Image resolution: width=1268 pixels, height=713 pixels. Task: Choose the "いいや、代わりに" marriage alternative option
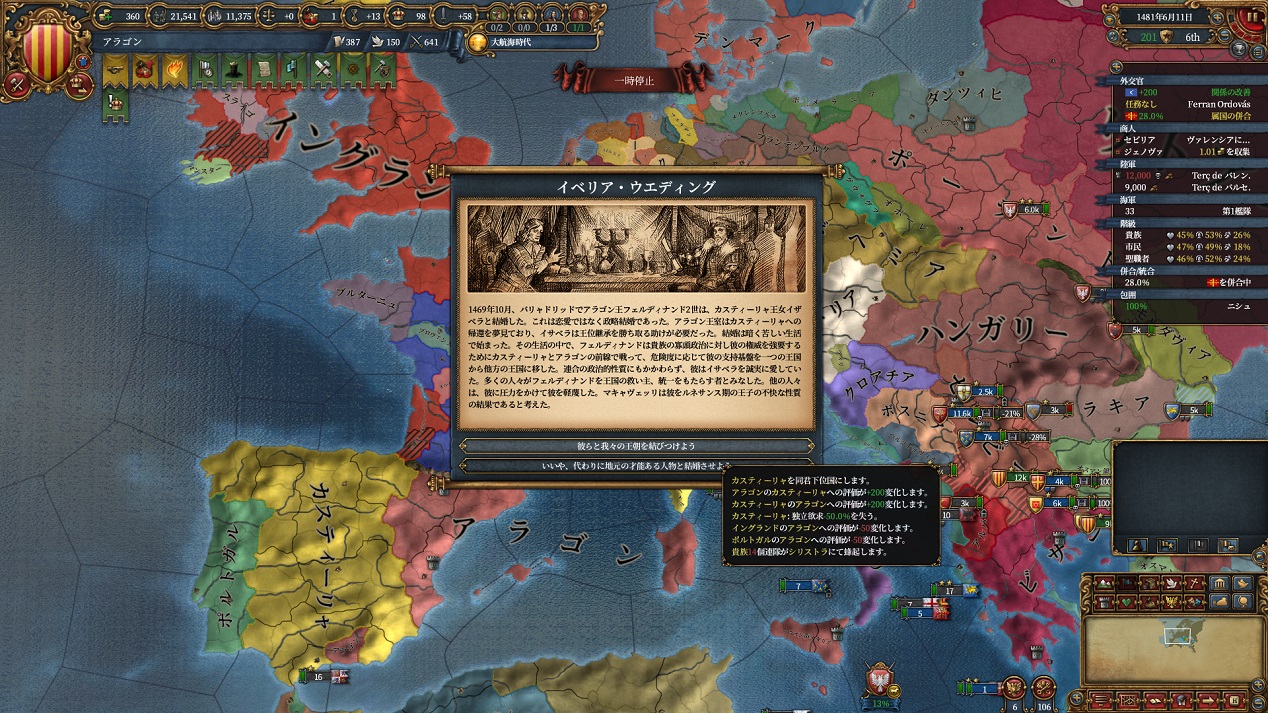click(x=636, y=465)
